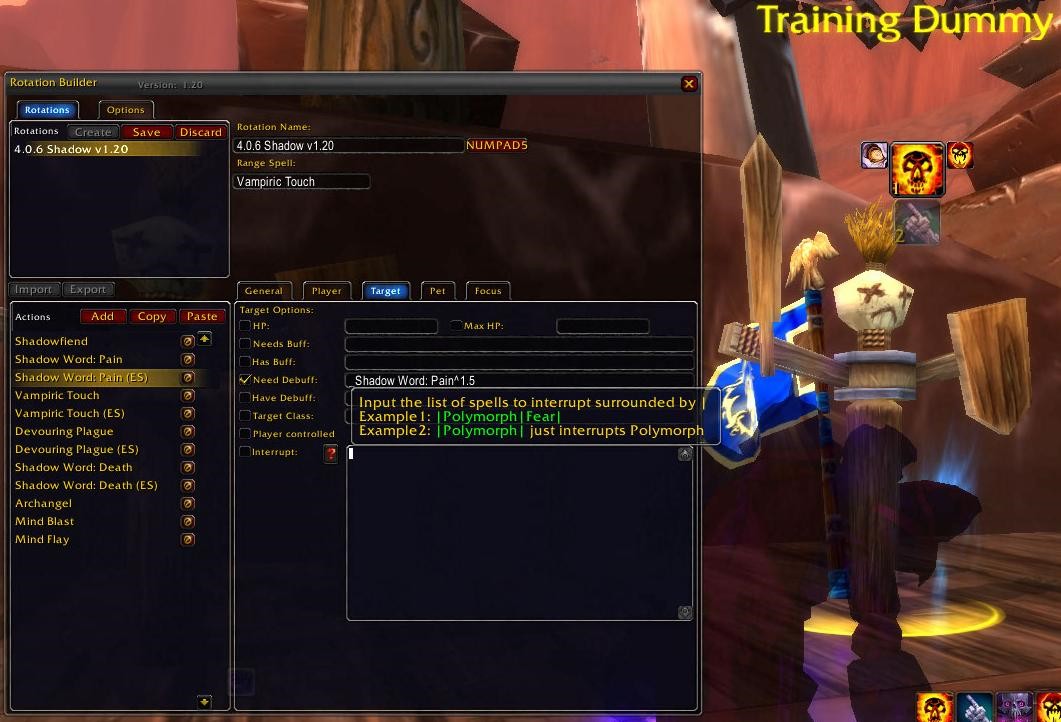This screenshot has width=1061, height=722.
Task: Add a new action
Action: 102,316
